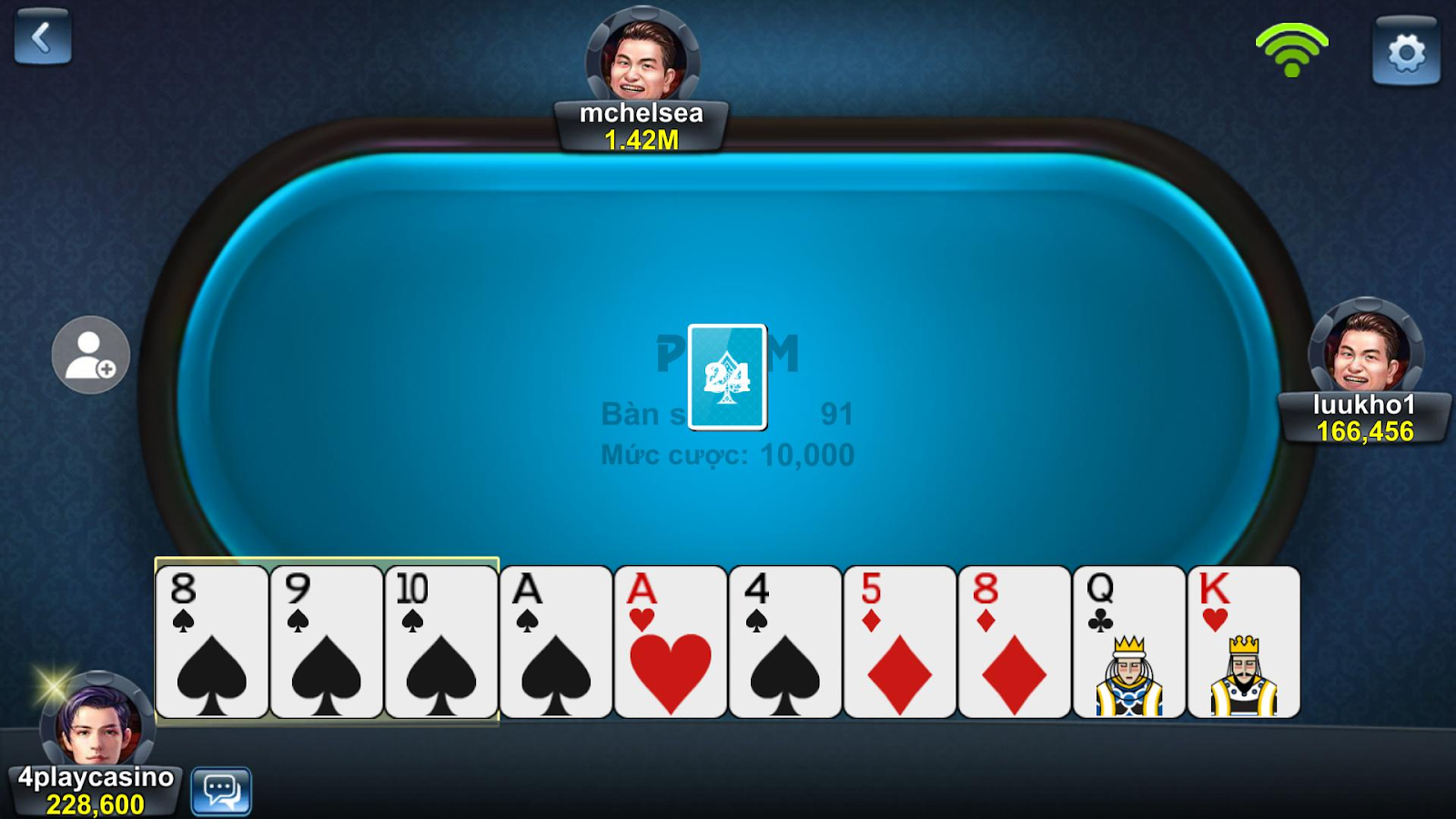Select the 8 of spades card
This screenshot has width=1456, height=819.
pyautogui.click(x=212, y=642)
